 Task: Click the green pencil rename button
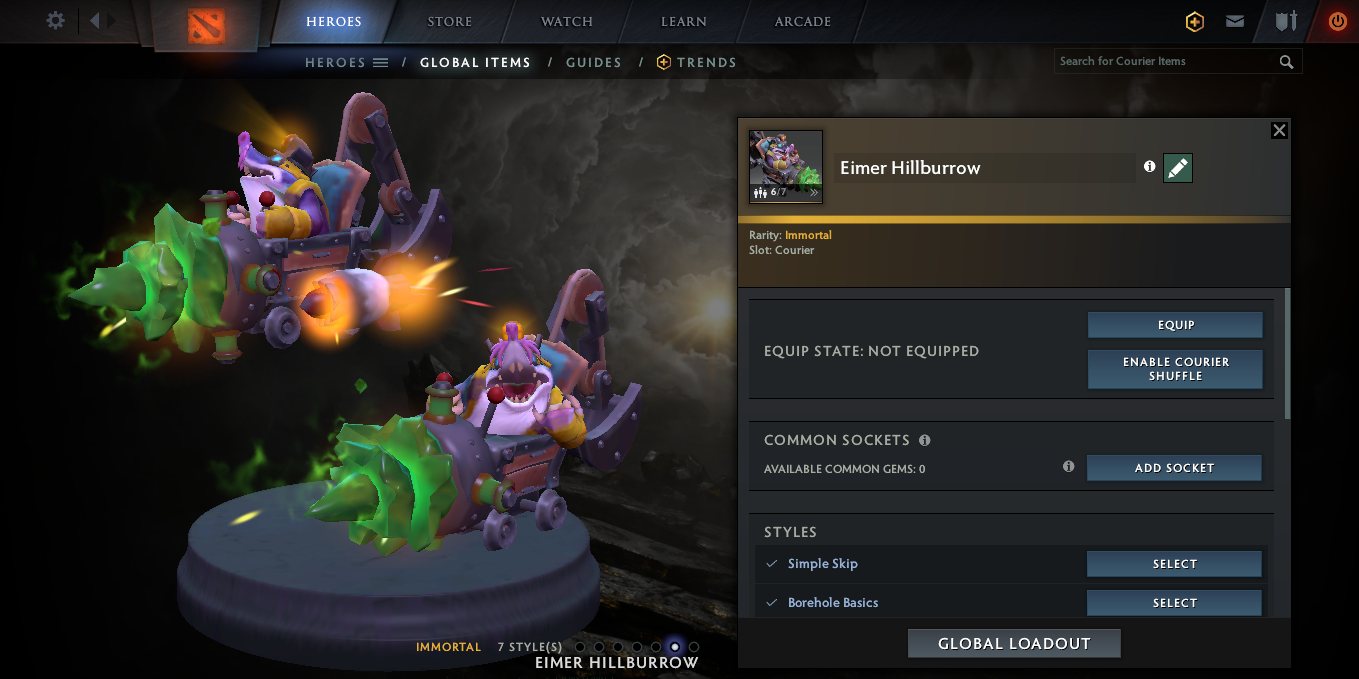(1178, 168)
